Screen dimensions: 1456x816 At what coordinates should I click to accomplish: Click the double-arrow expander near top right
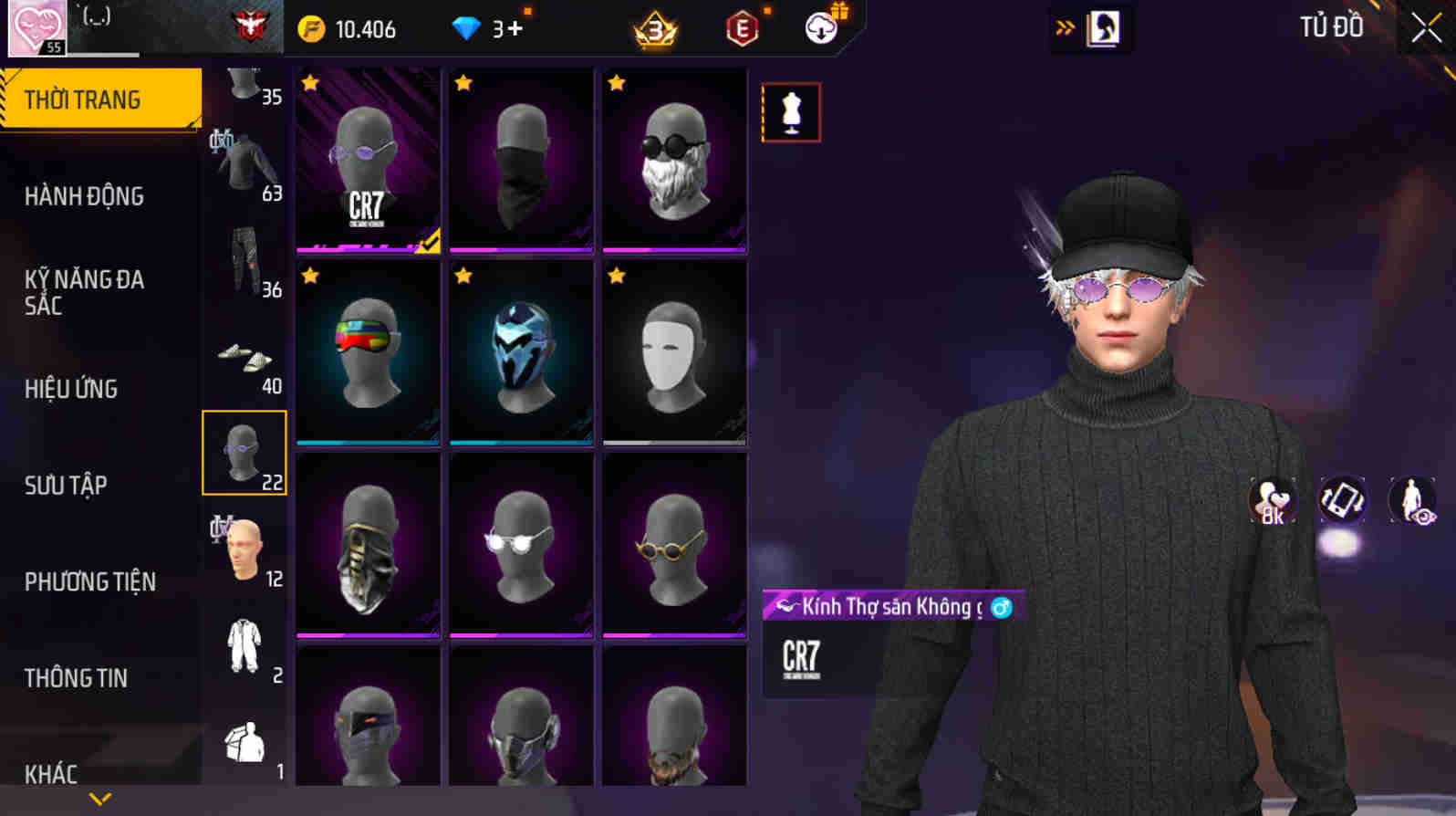pos(1061,26)
